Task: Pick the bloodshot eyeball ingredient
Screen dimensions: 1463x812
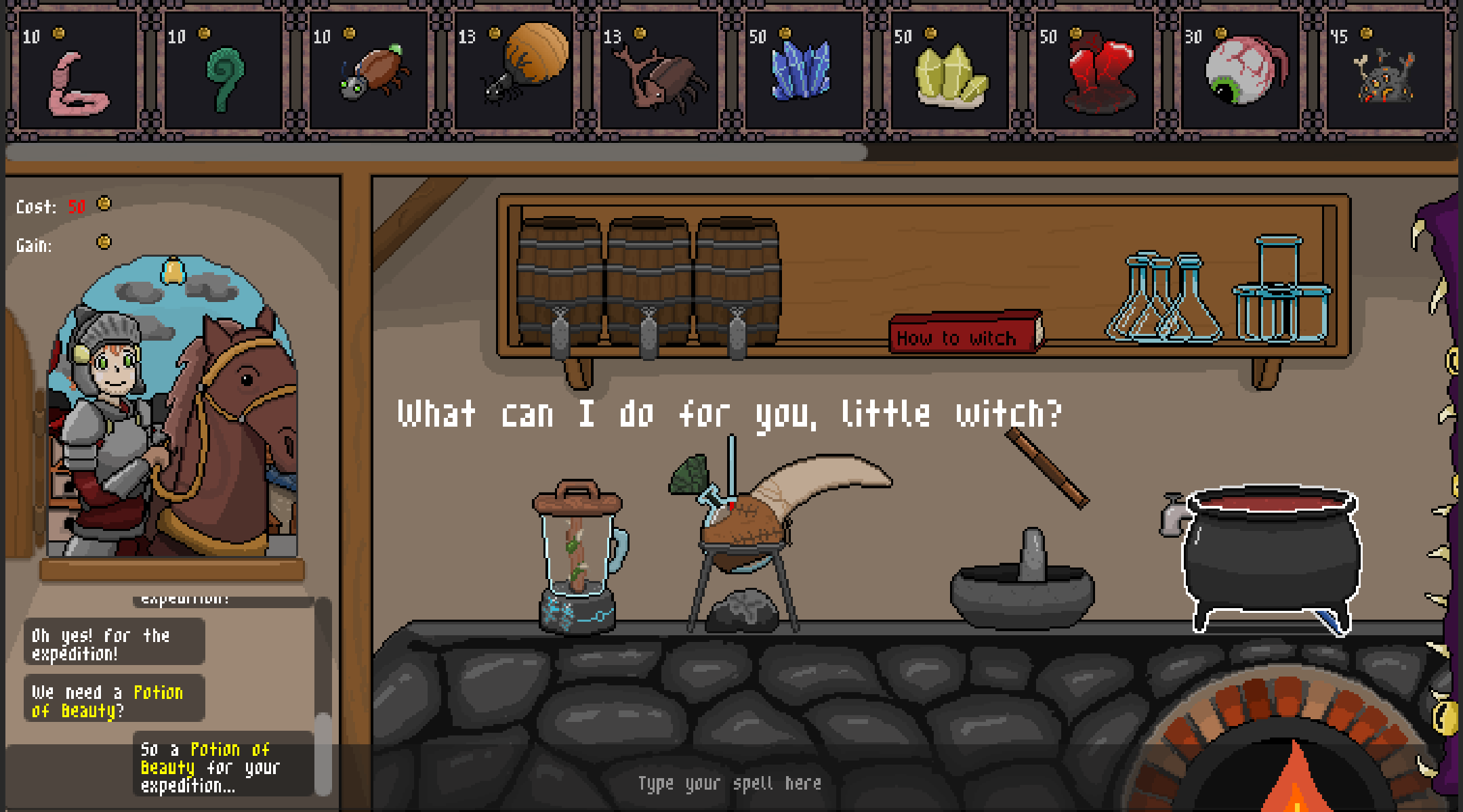Action: coord(1243,71)
